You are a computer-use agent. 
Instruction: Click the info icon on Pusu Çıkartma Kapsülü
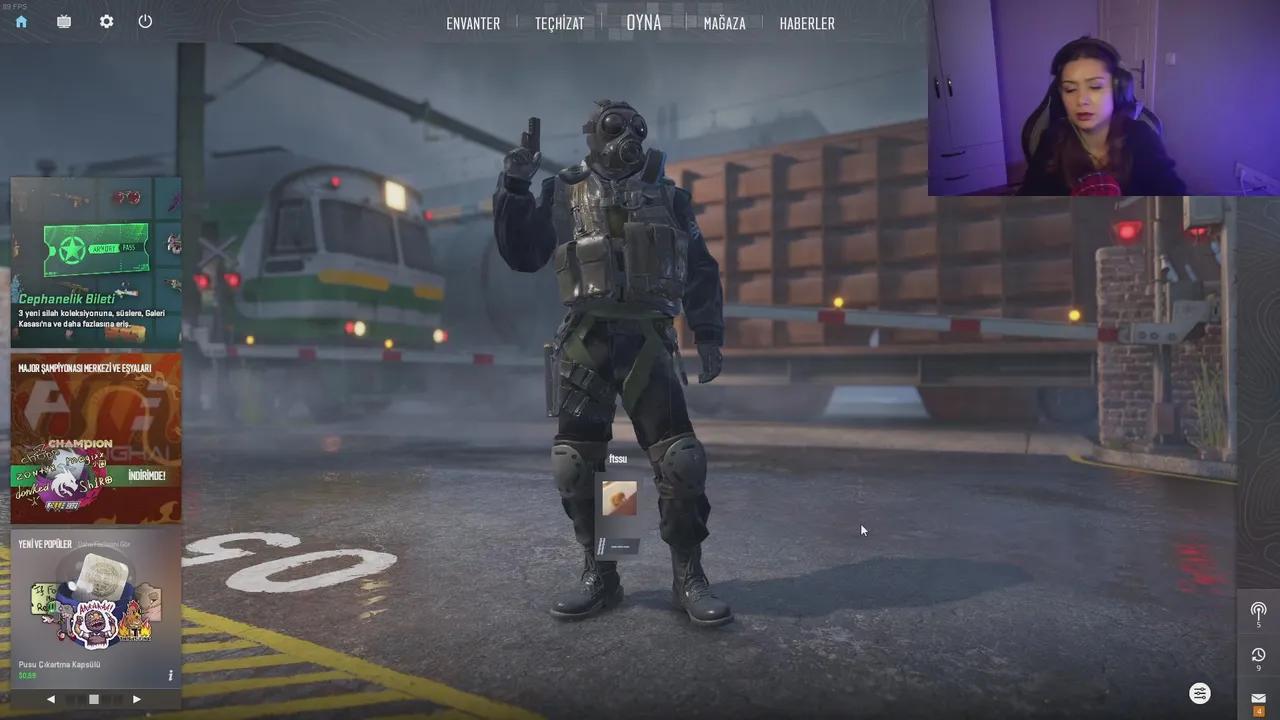click(170, 675)
